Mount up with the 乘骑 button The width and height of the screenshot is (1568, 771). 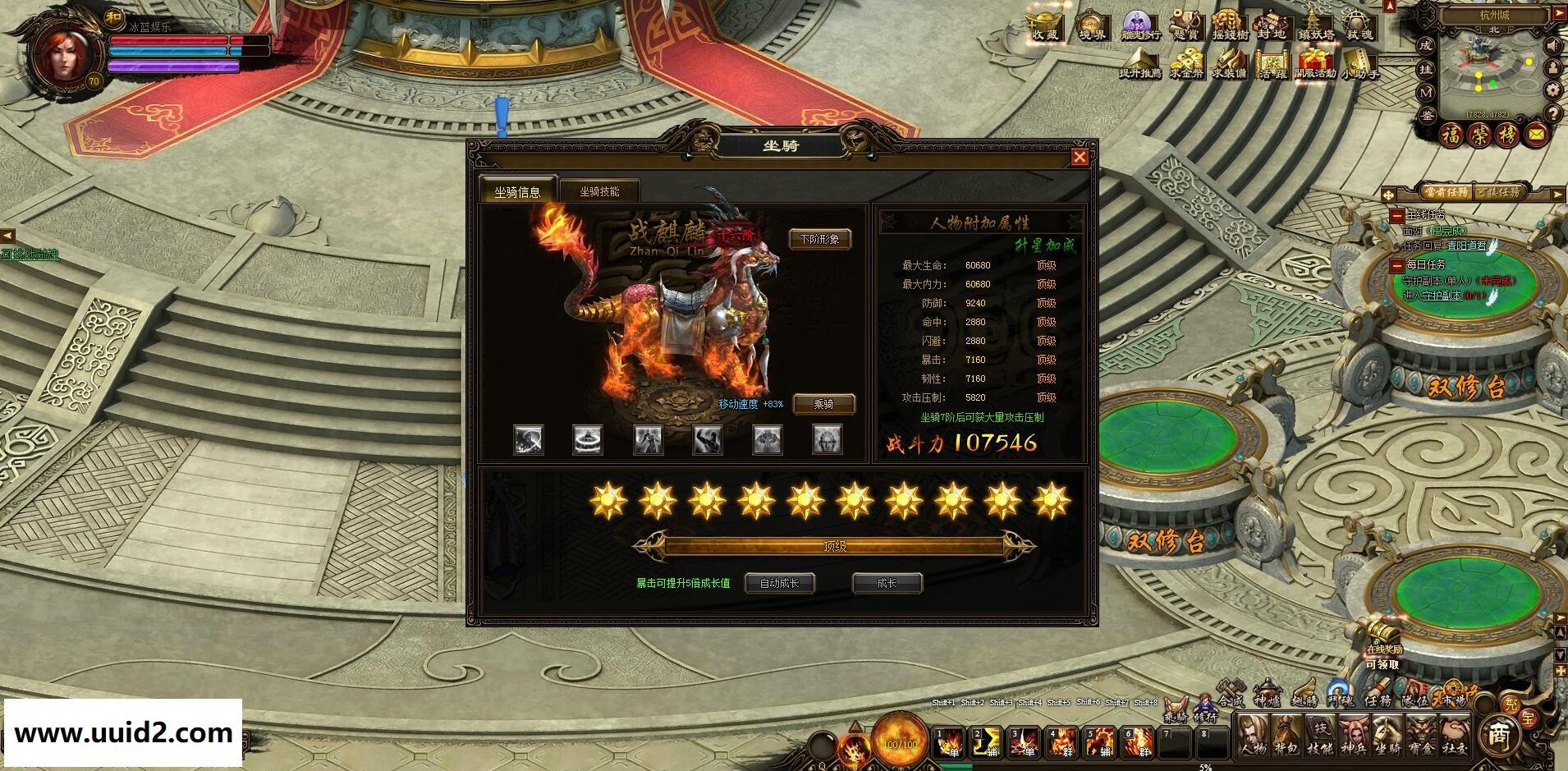tap(823, 404)
